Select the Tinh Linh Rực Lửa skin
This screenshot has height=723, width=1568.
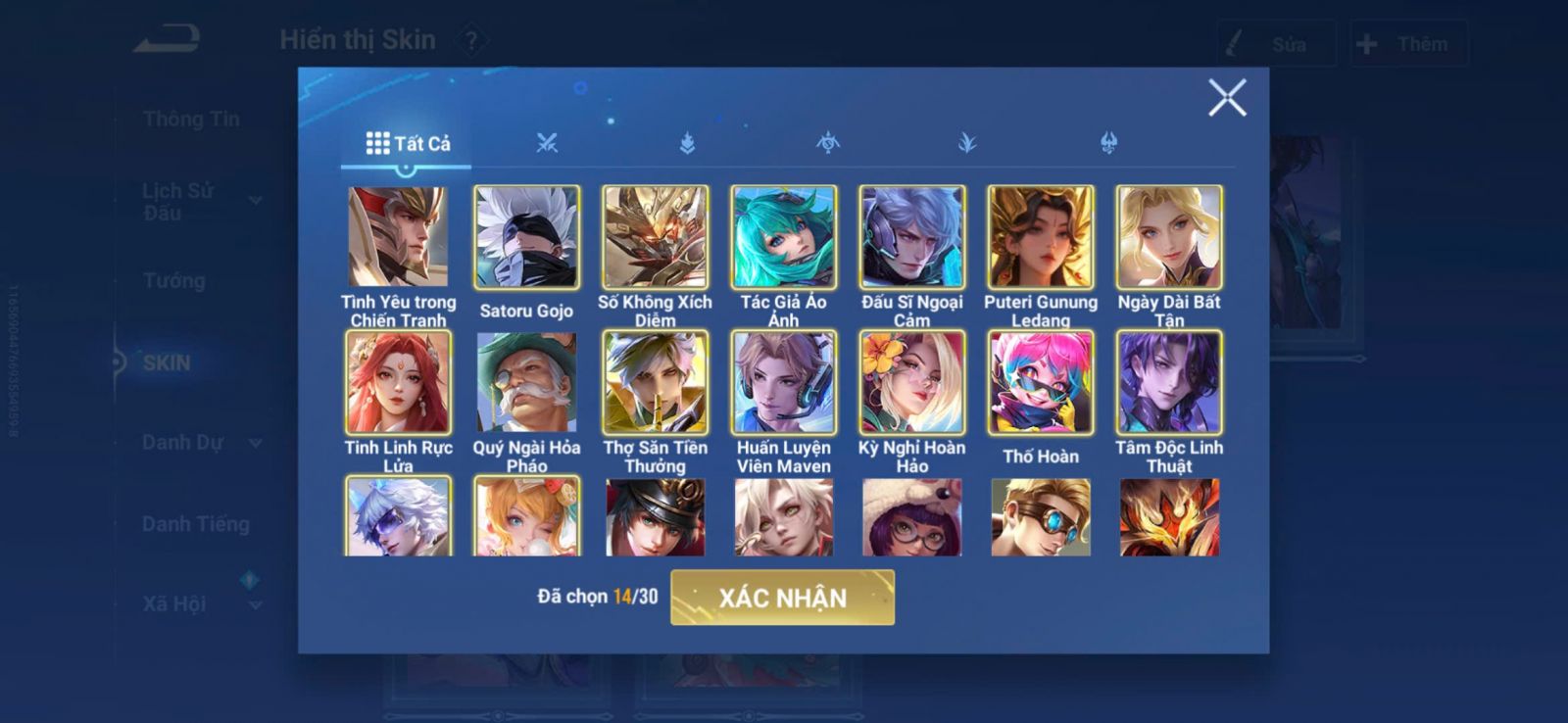tap(398, 382)
